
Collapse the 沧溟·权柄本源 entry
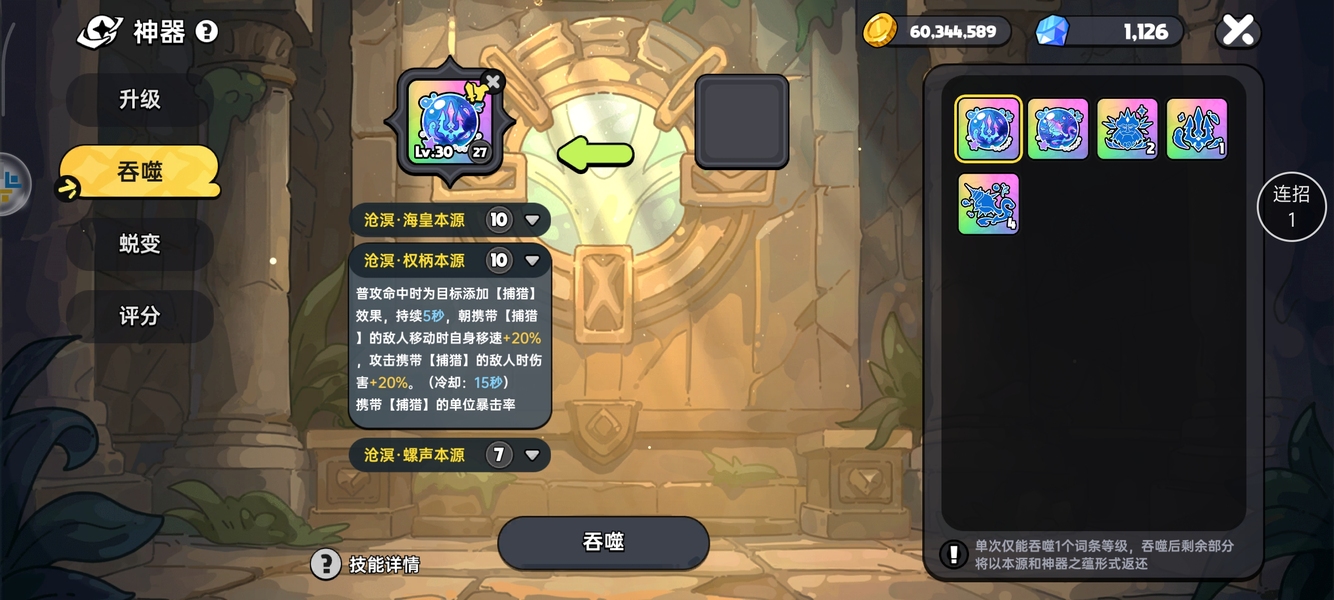[x=532, y=261]
